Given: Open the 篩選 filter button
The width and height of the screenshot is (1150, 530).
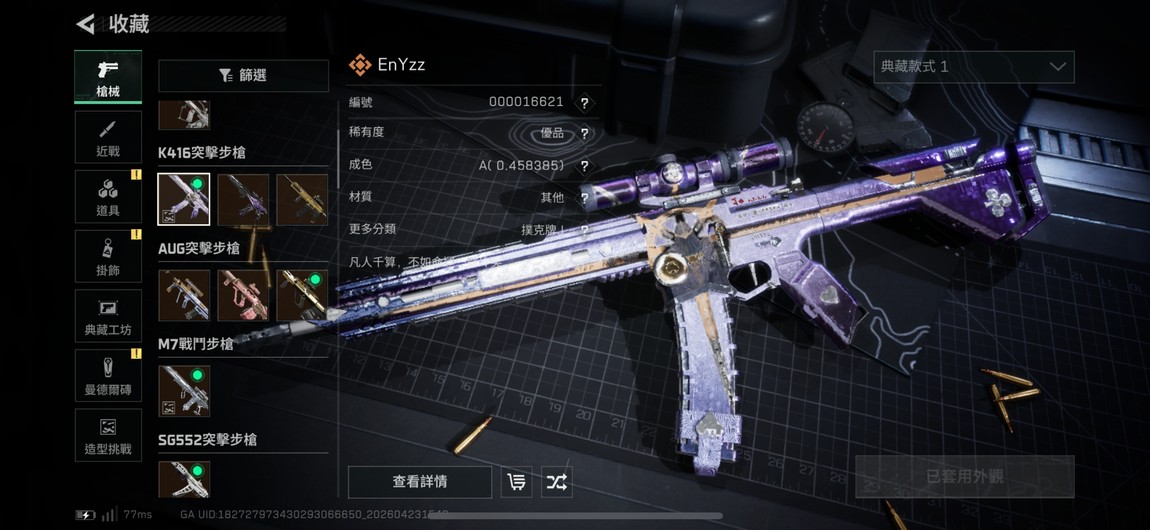Looking at the screenshot, I should (243, 76).
